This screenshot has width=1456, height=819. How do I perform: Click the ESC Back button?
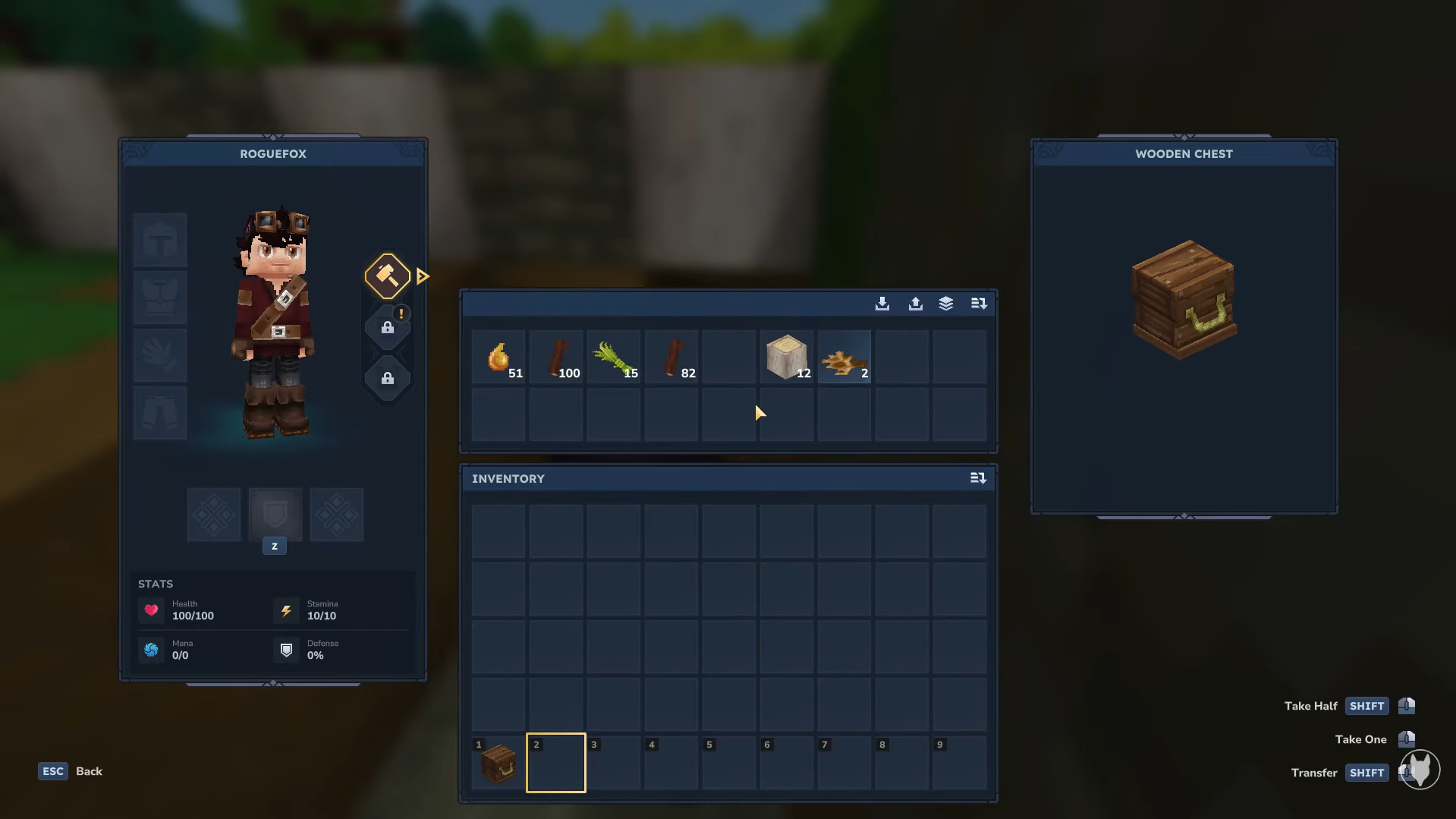pos(52,770)
